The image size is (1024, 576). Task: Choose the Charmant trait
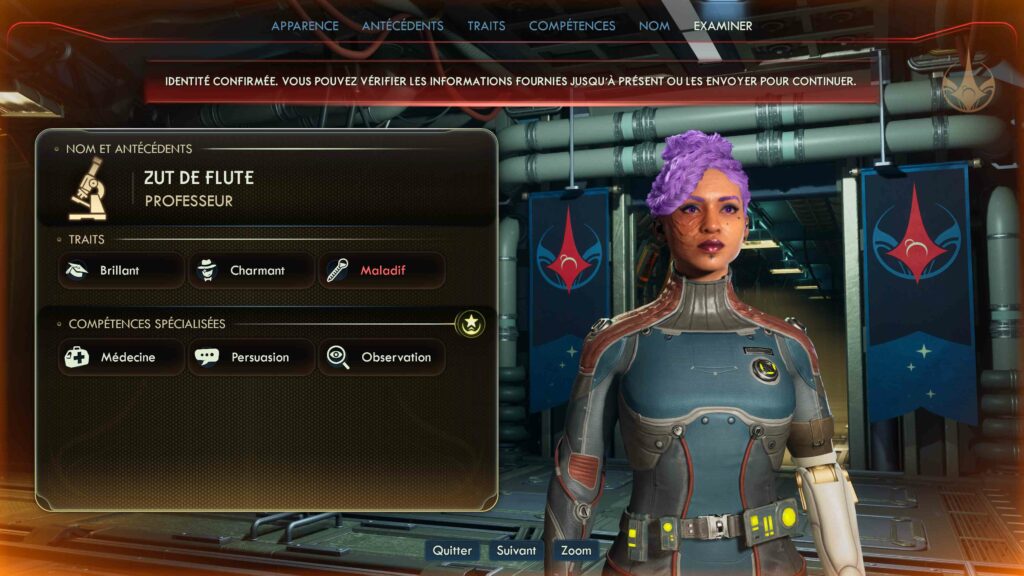click(251, 270)
